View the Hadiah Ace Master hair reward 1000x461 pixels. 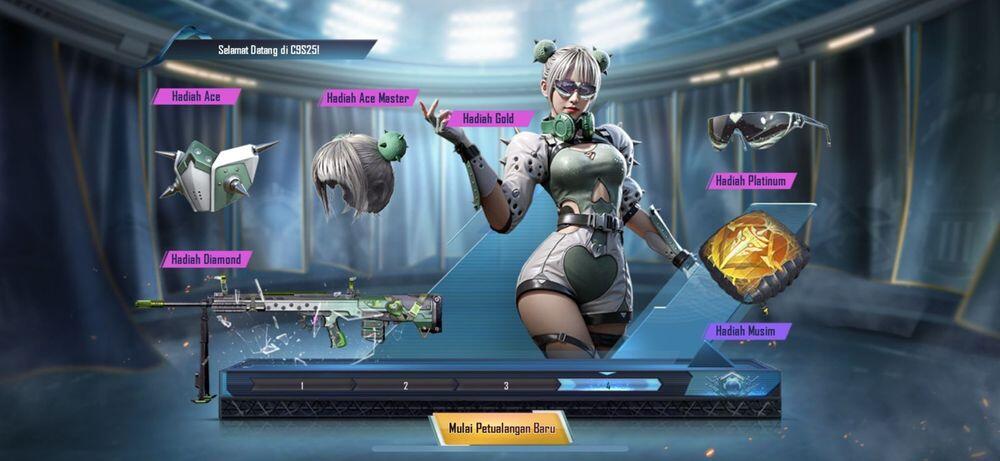(x=355, y=170)
